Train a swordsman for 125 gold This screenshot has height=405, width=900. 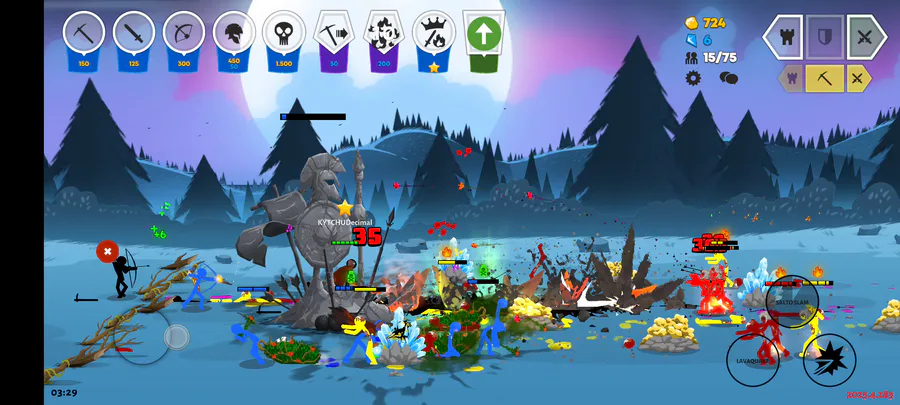pos(134,35)
